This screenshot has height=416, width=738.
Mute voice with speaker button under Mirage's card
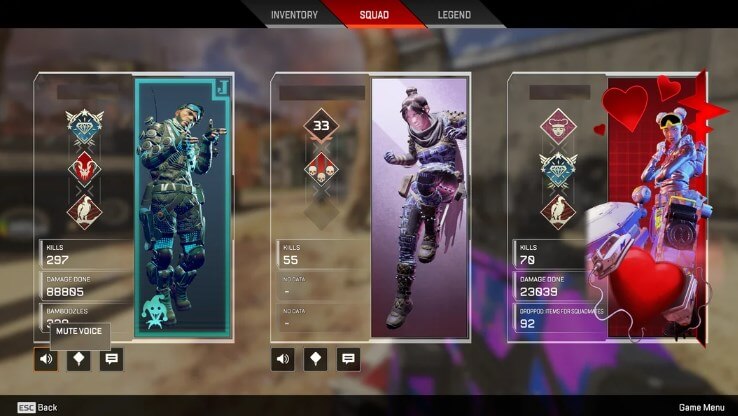(46, 360)
